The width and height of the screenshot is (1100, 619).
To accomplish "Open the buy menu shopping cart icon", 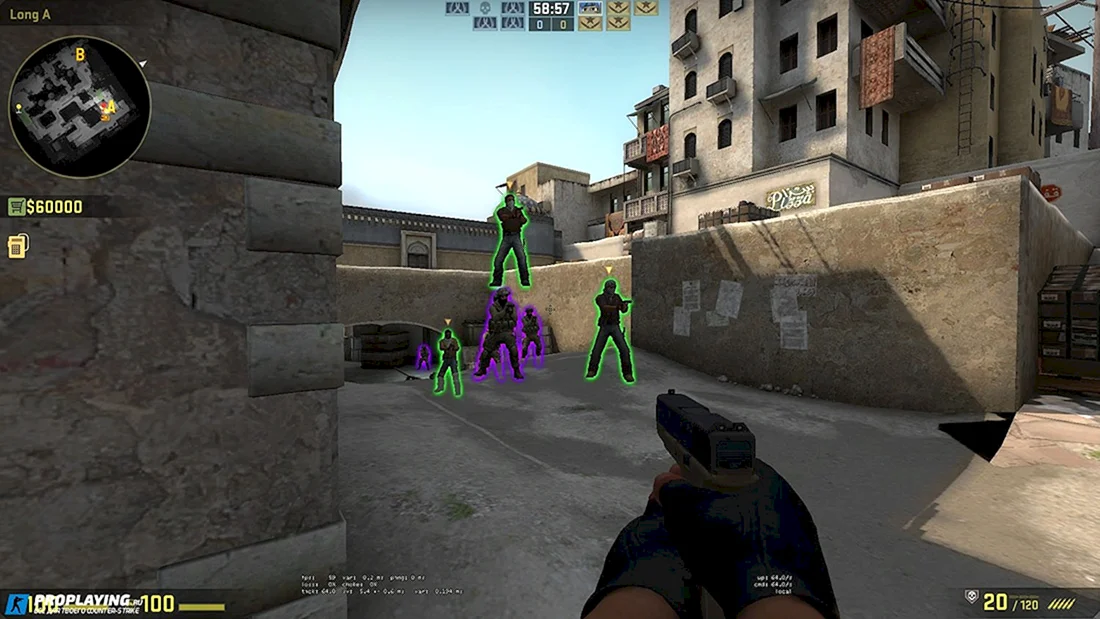I will (x=16, y=207).
